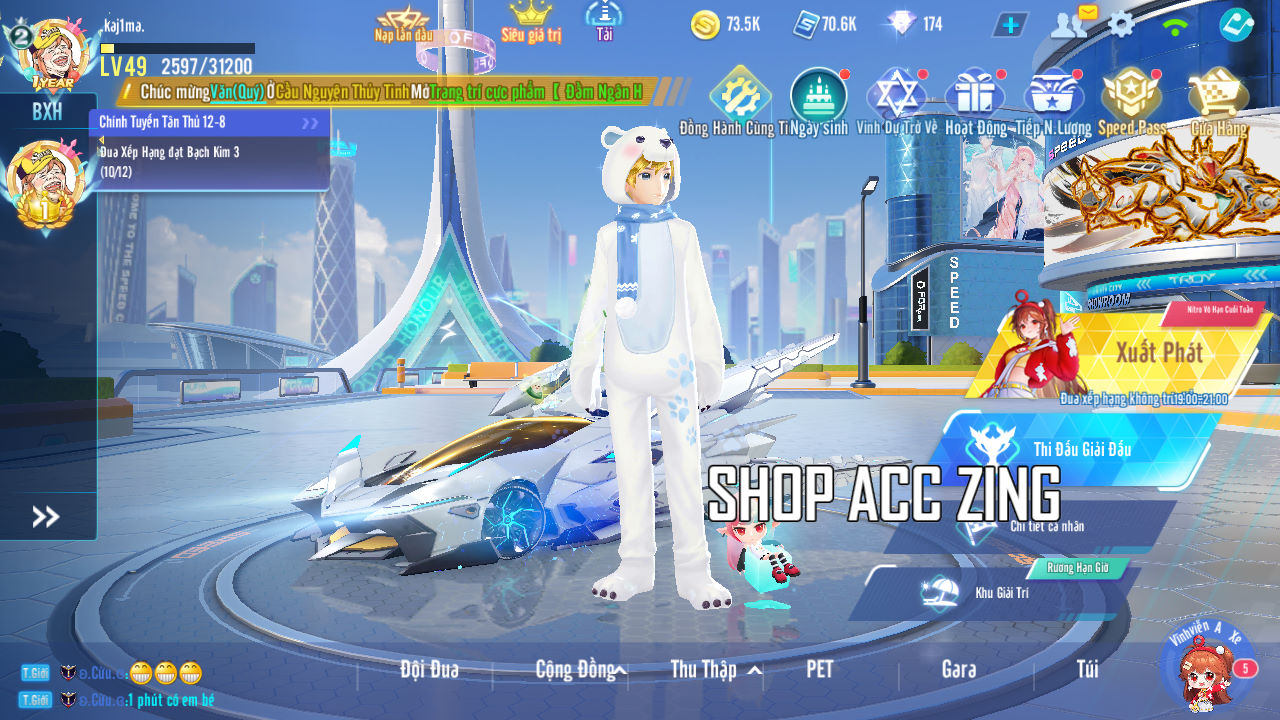Enter Khu Giải Trí area
Screen dimensions: 1280x720
(x=1001, y=592)
